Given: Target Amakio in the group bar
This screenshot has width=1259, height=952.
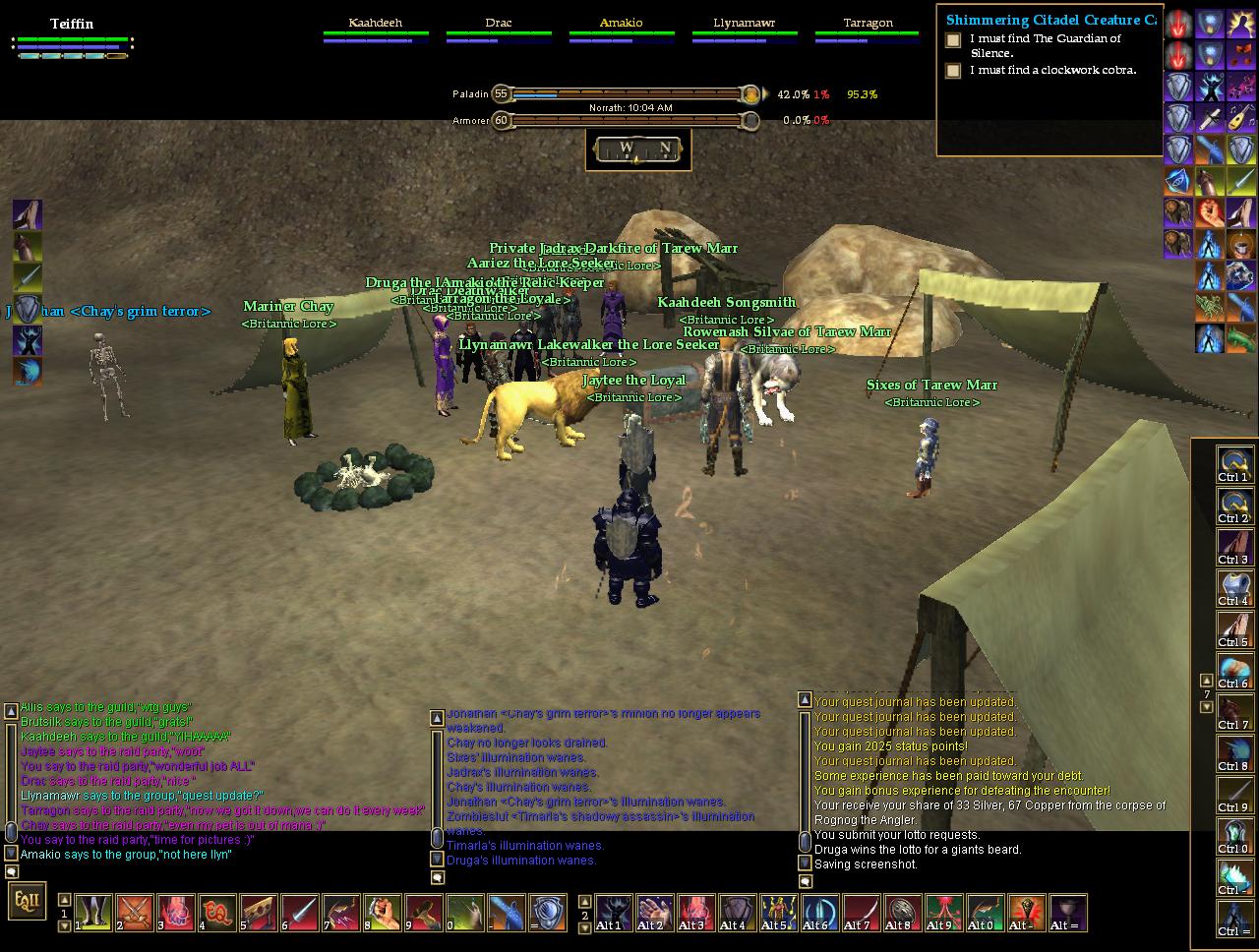Looking at the screenshot, I should click(622, 23).
